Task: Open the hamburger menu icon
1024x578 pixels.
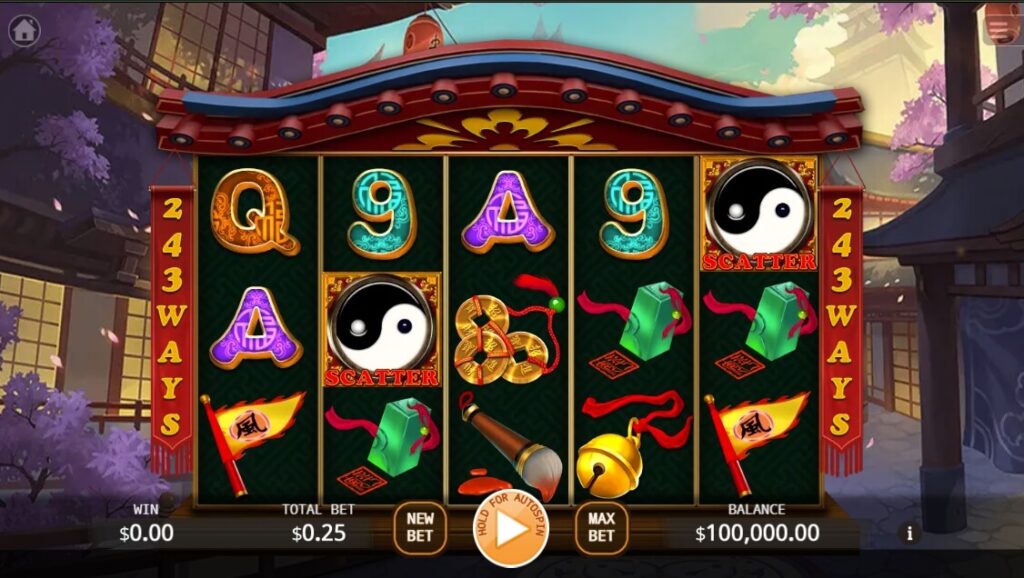Action: tap(999, 28)
